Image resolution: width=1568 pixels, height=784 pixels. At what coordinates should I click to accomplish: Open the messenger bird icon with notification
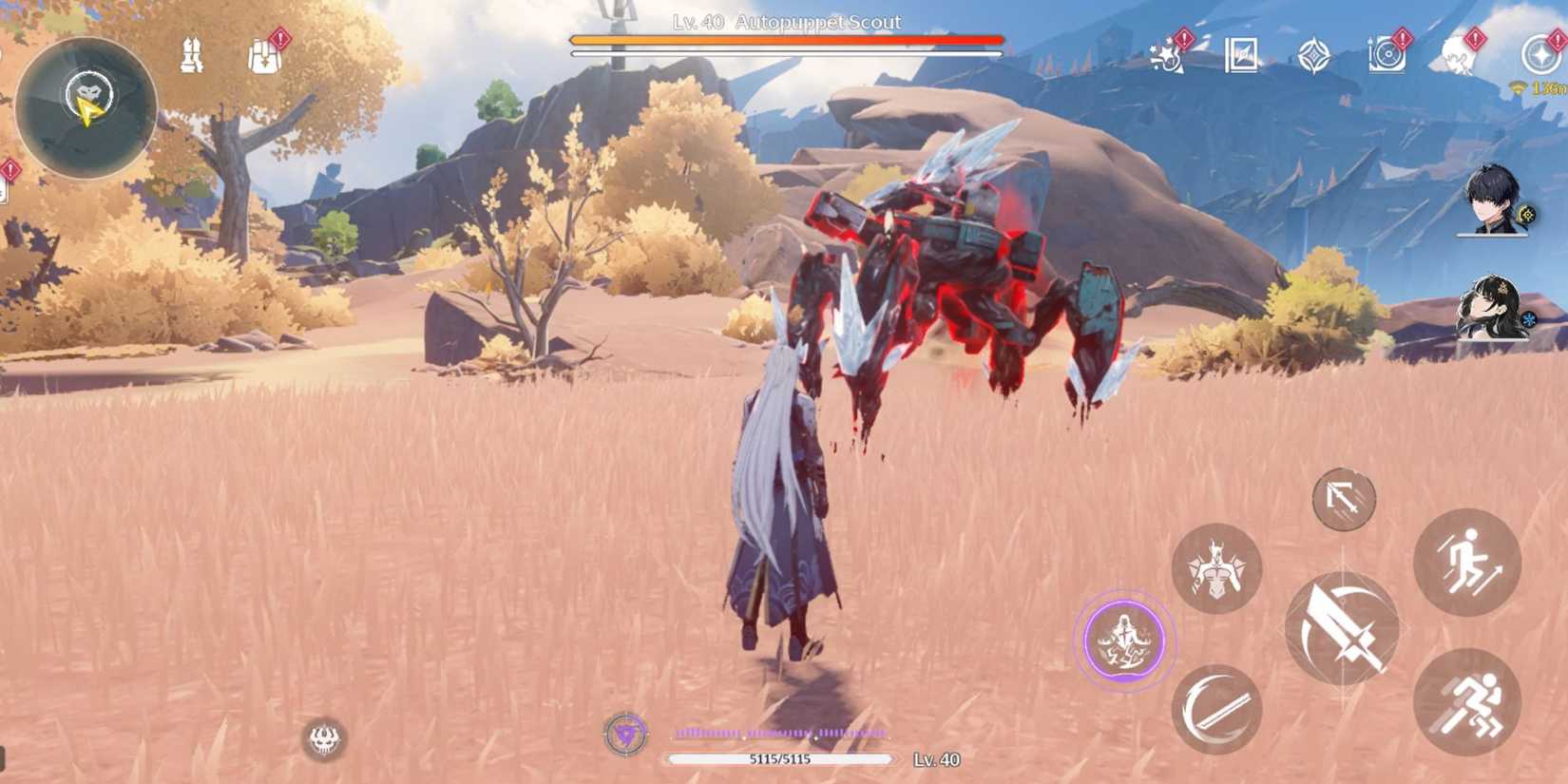pos(1456,54)
